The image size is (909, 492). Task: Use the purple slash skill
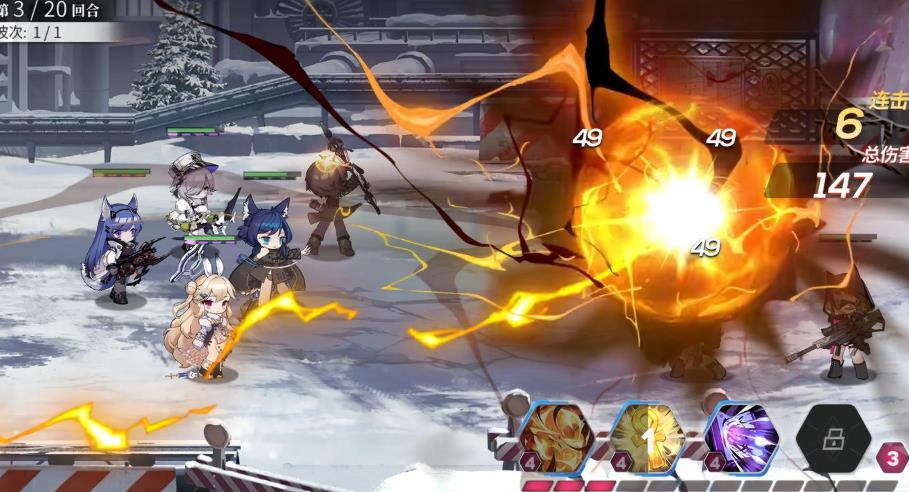(x=742, y=437)
